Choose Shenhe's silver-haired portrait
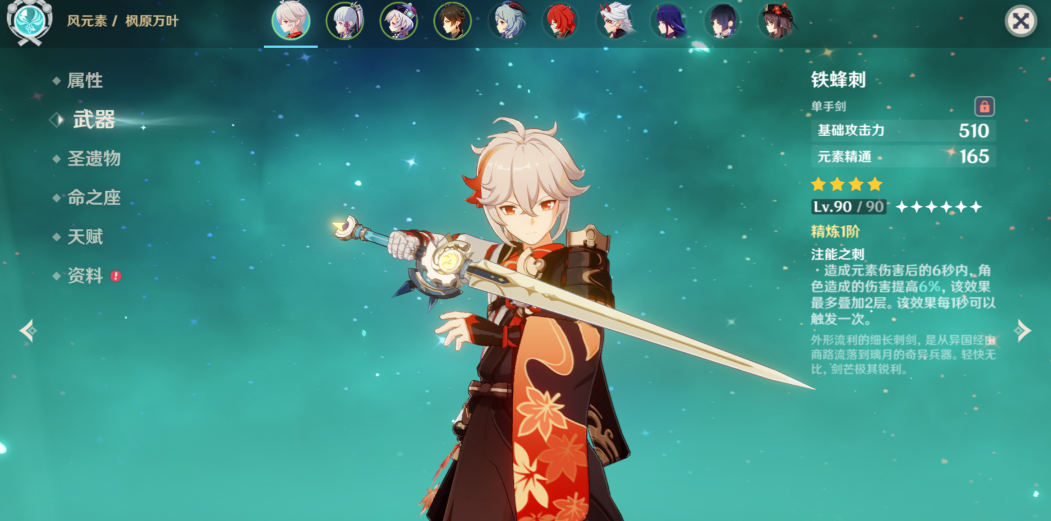Screen dimensions: 1051x521 (345, 21)
